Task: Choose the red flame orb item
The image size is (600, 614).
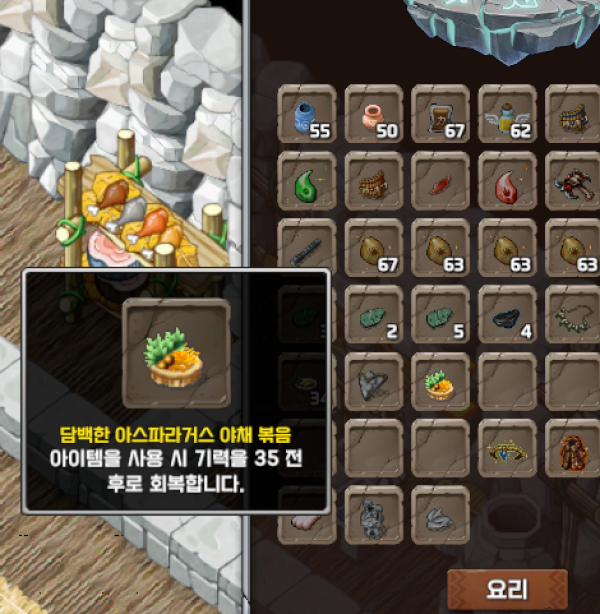Action: coord(508,182)
